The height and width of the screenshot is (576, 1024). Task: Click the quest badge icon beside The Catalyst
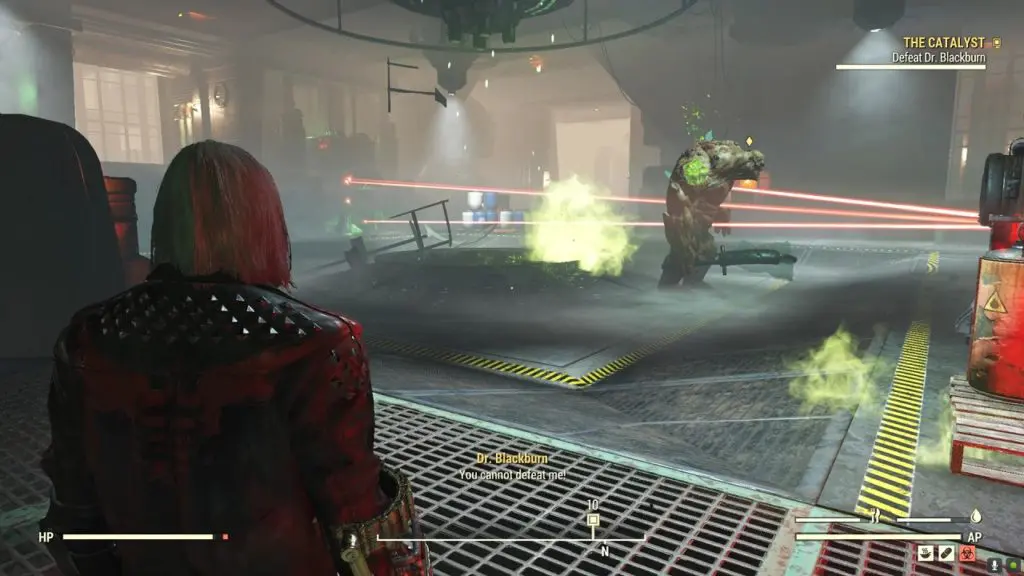click(995, 43)
